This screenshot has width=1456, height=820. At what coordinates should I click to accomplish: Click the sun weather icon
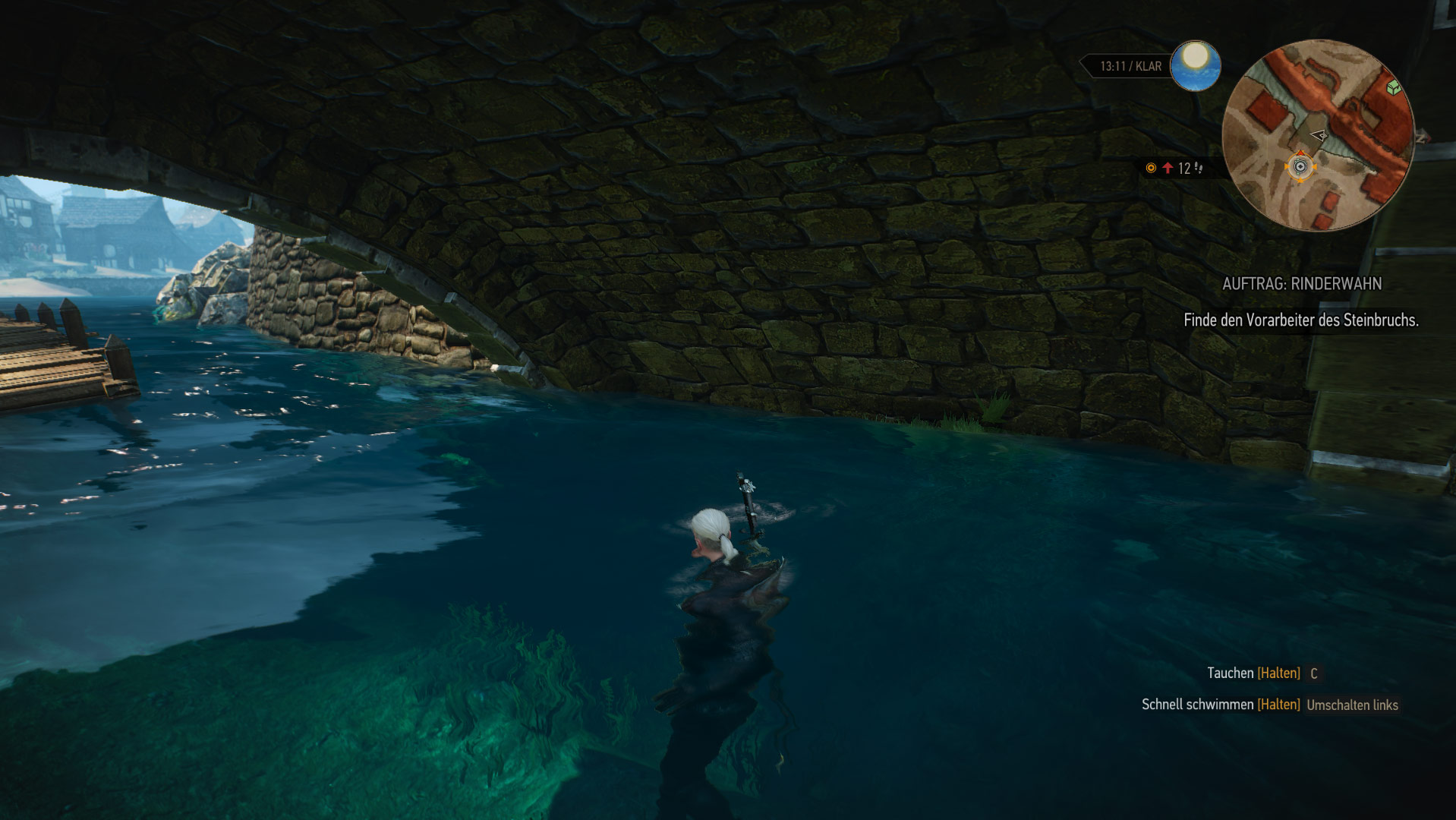[1195, 65]
